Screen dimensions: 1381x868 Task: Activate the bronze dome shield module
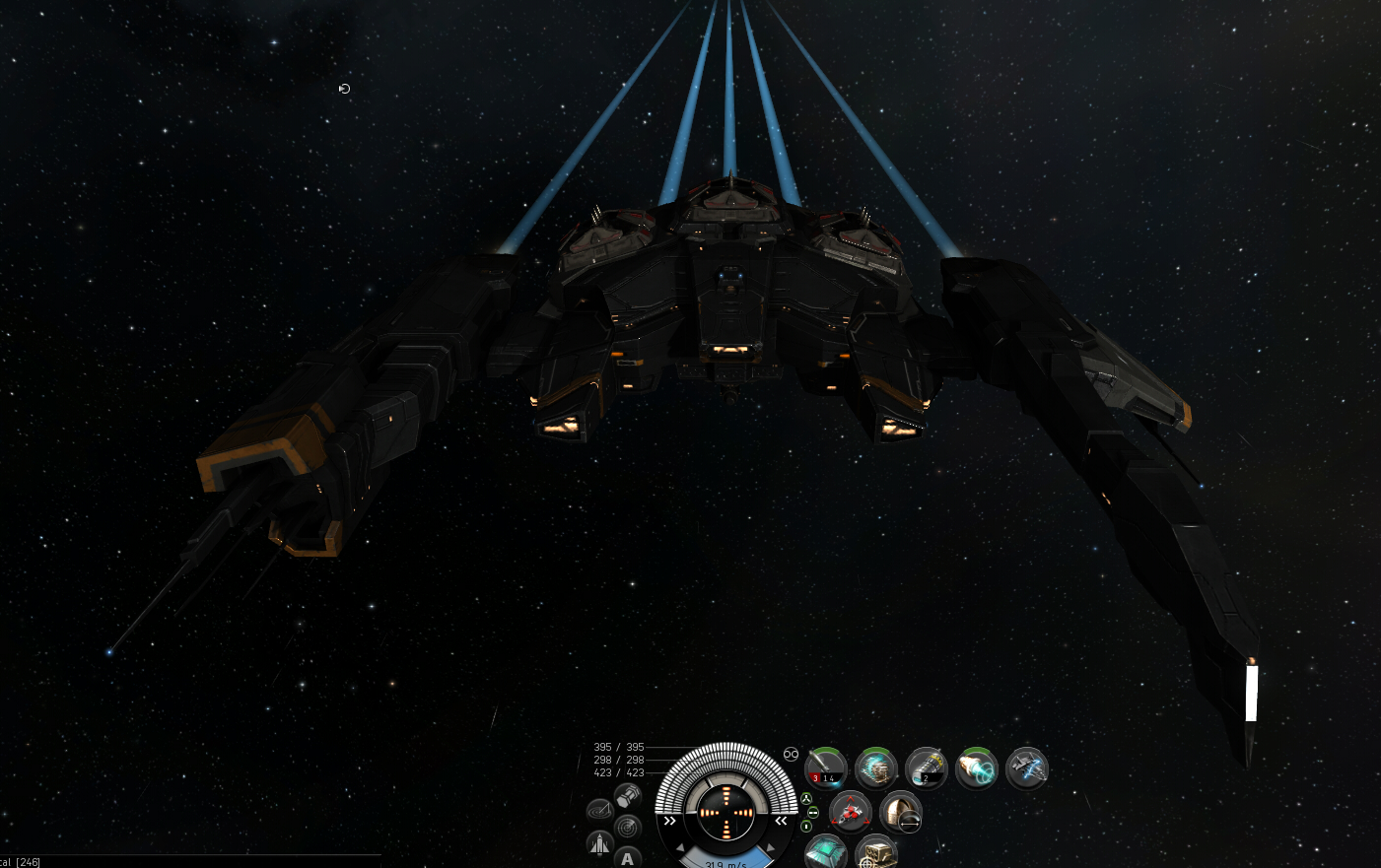[900, 813]
